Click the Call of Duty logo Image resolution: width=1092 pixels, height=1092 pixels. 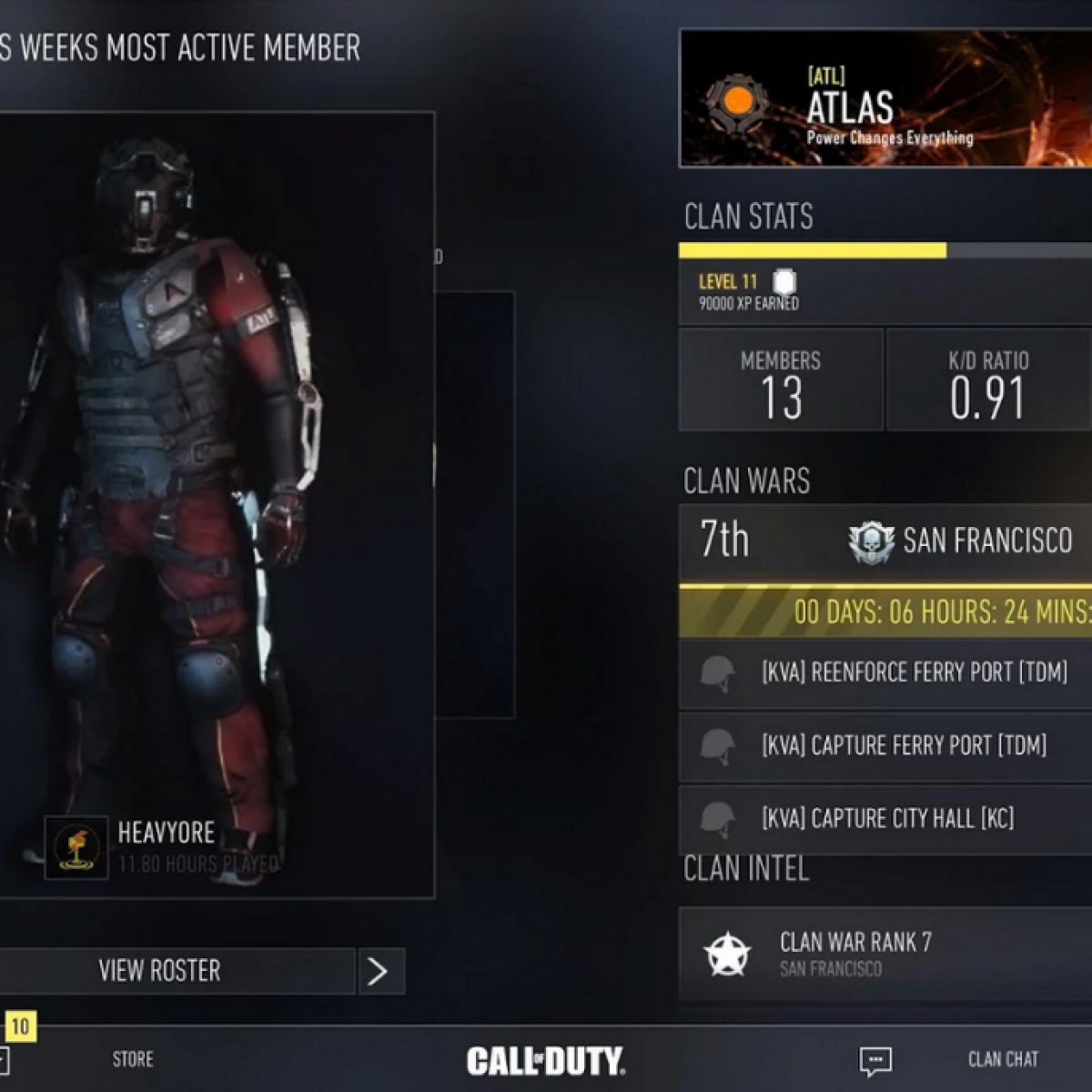pos(545,1060)
